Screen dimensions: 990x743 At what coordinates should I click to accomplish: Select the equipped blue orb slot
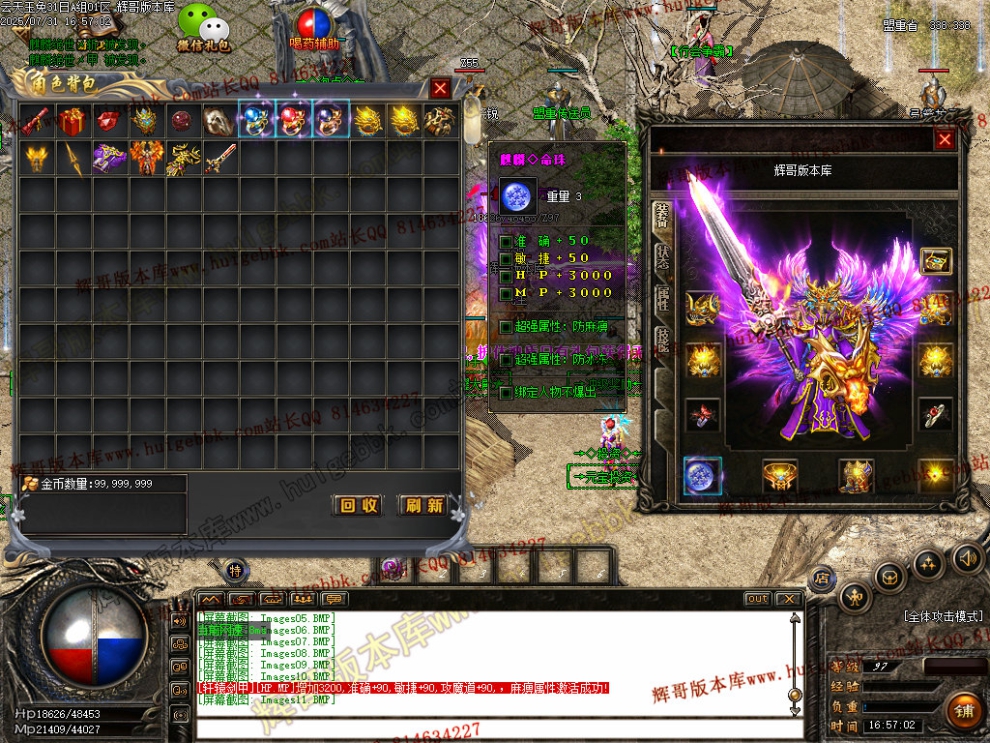click(x=703, y=475)
